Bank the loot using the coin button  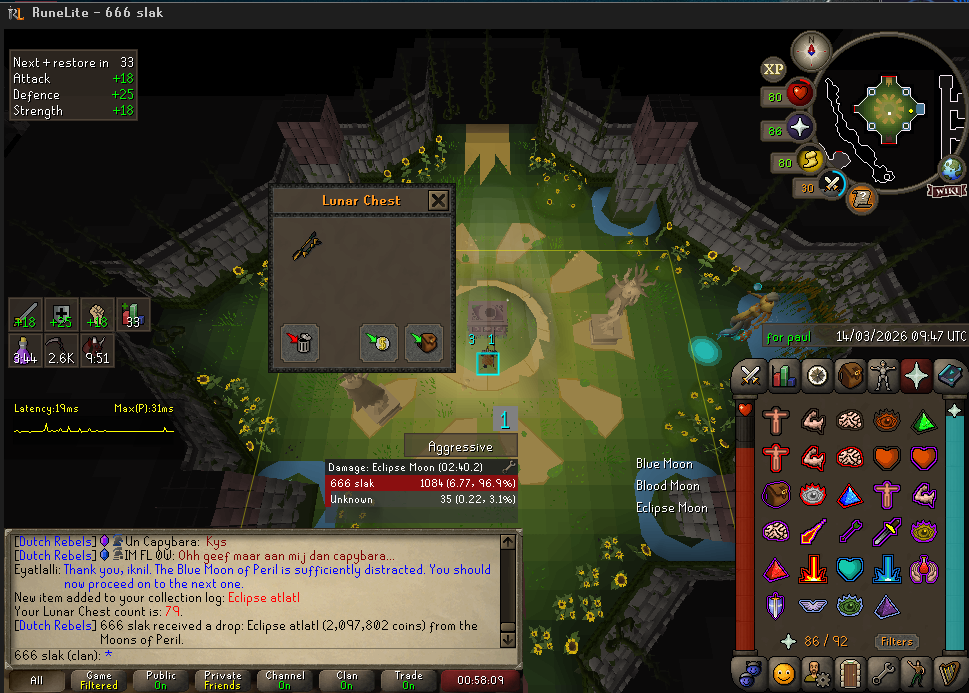point(379,342)
